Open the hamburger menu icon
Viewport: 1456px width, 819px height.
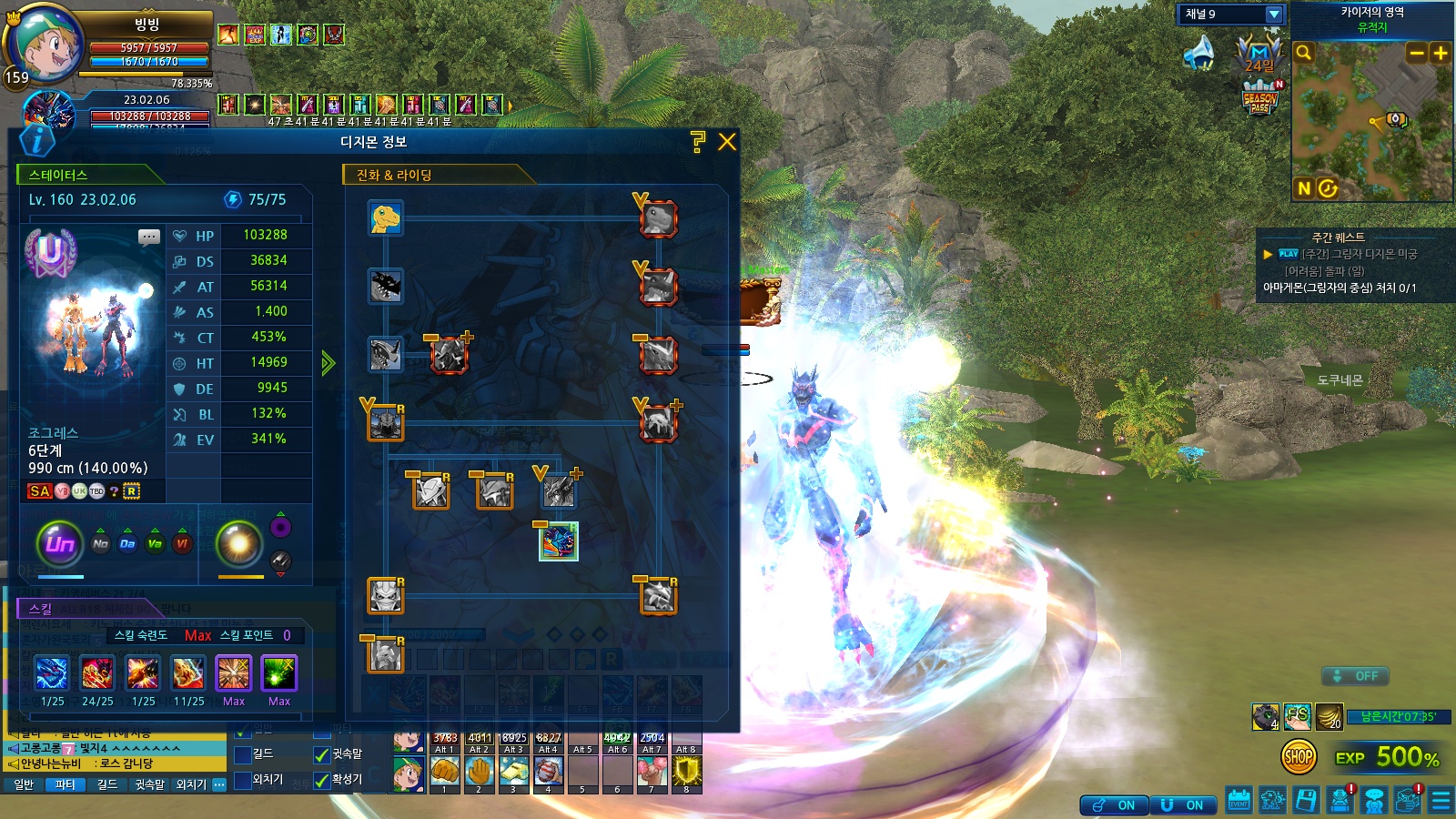(1441, 800)
